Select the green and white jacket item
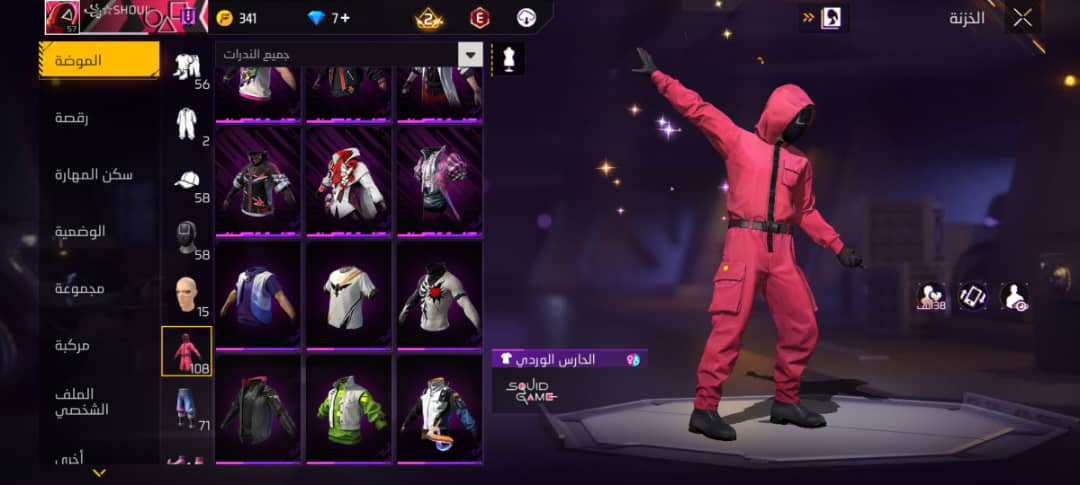The image size is (1080, 485). 348,408
